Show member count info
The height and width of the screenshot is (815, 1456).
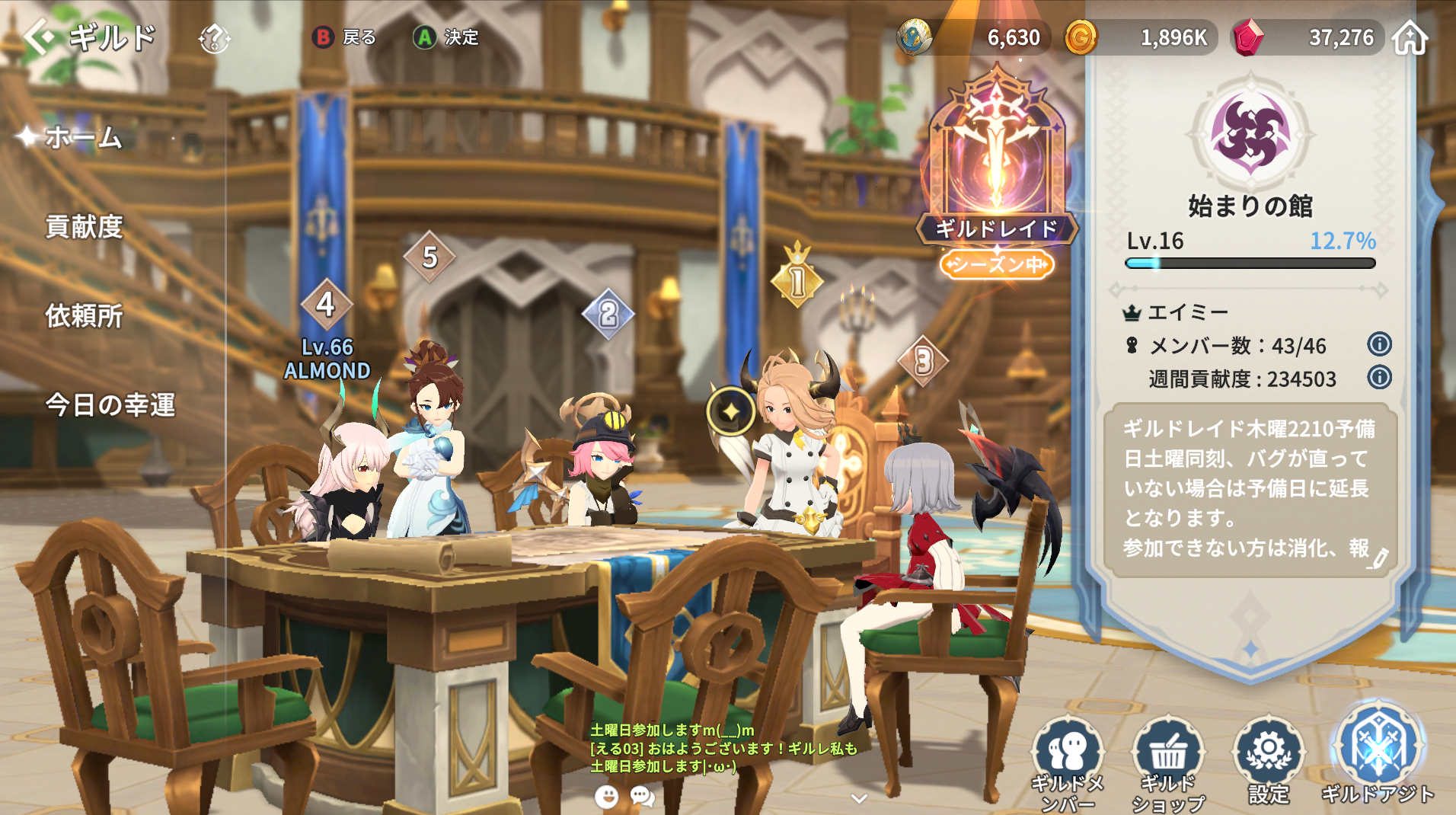pos(1379,344)
